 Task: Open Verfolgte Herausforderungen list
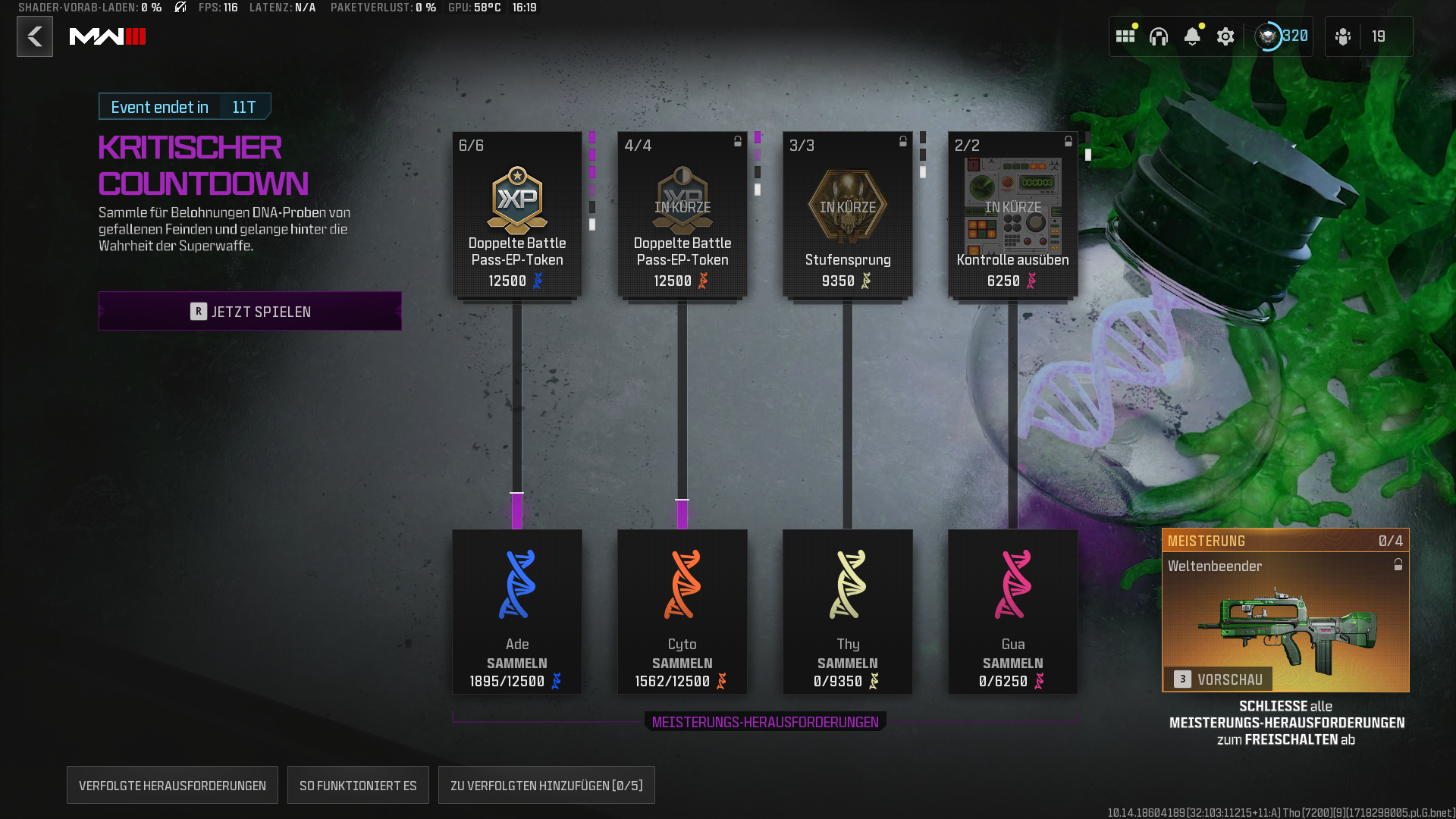[172, 786]
